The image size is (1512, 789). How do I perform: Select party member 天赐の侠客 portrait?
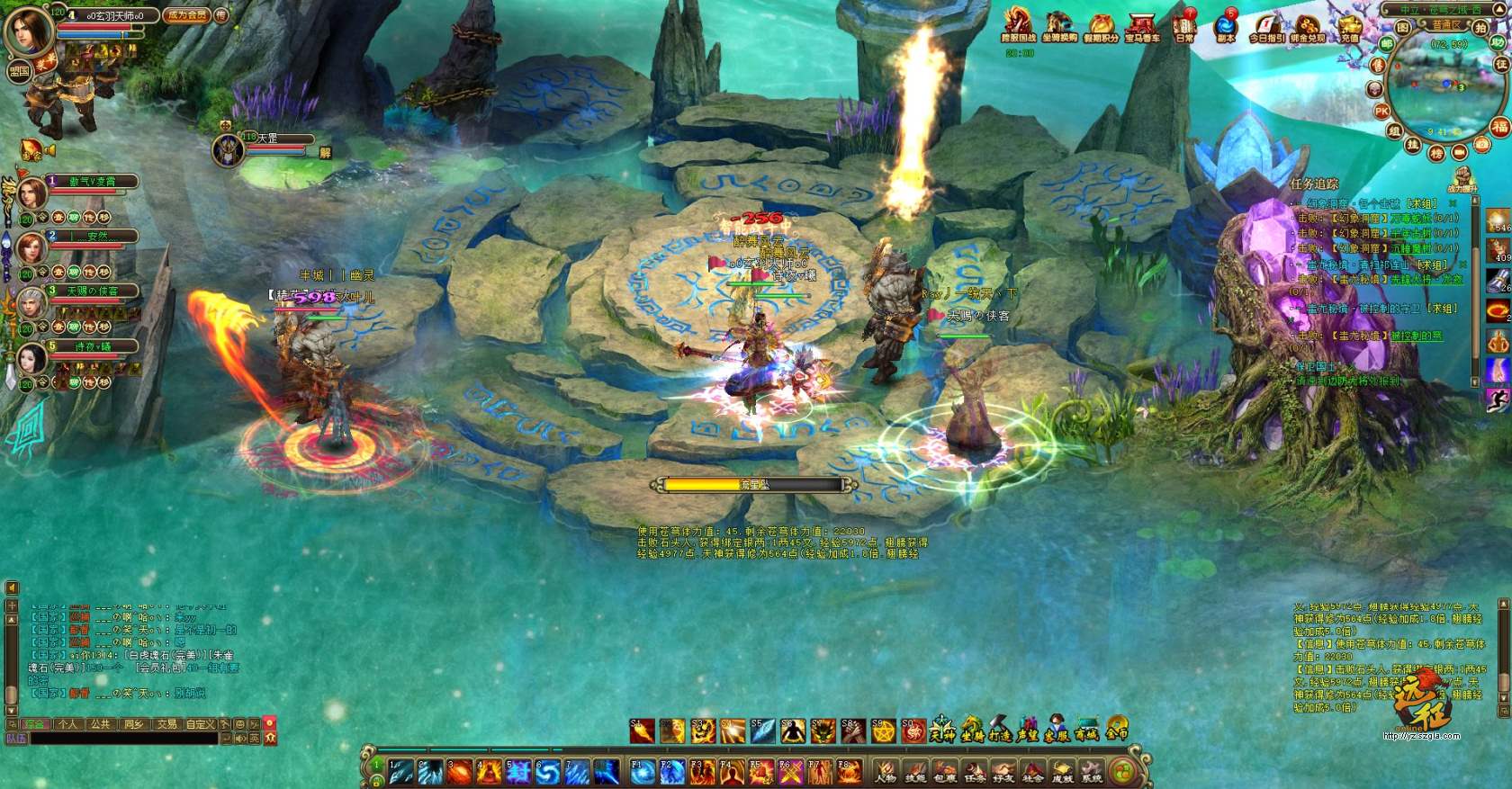pyautogui.click(x=31, y=303)
